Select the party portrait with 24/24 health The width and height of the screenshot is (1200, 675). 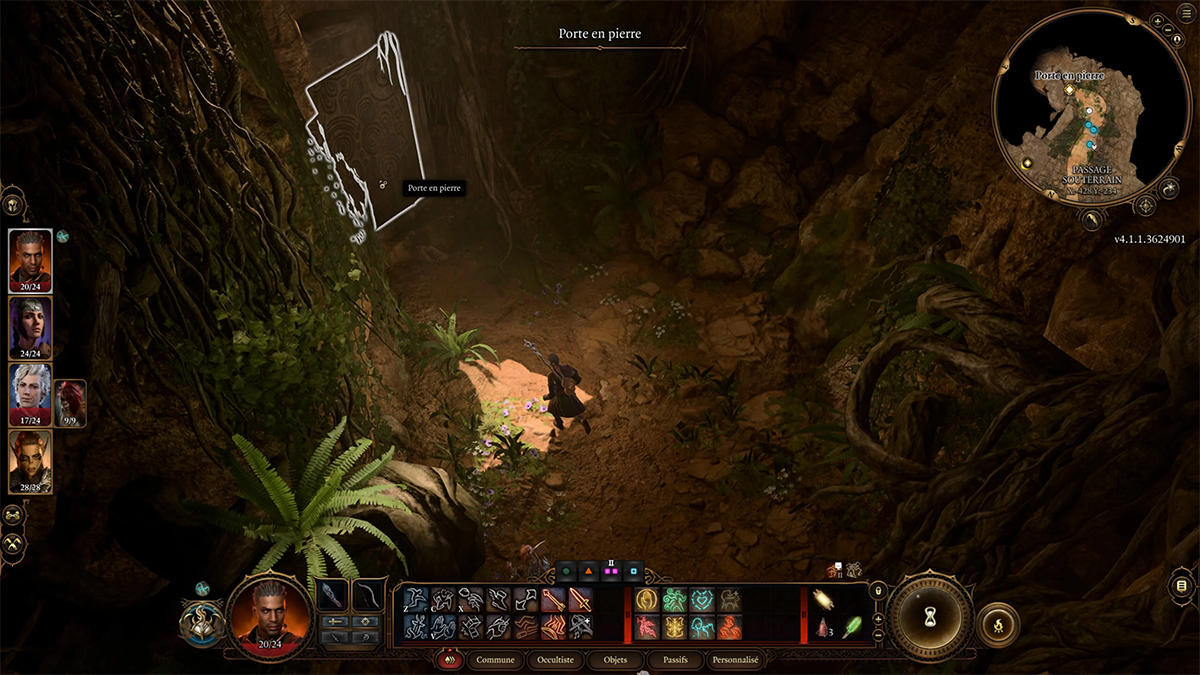click(30, 327)
